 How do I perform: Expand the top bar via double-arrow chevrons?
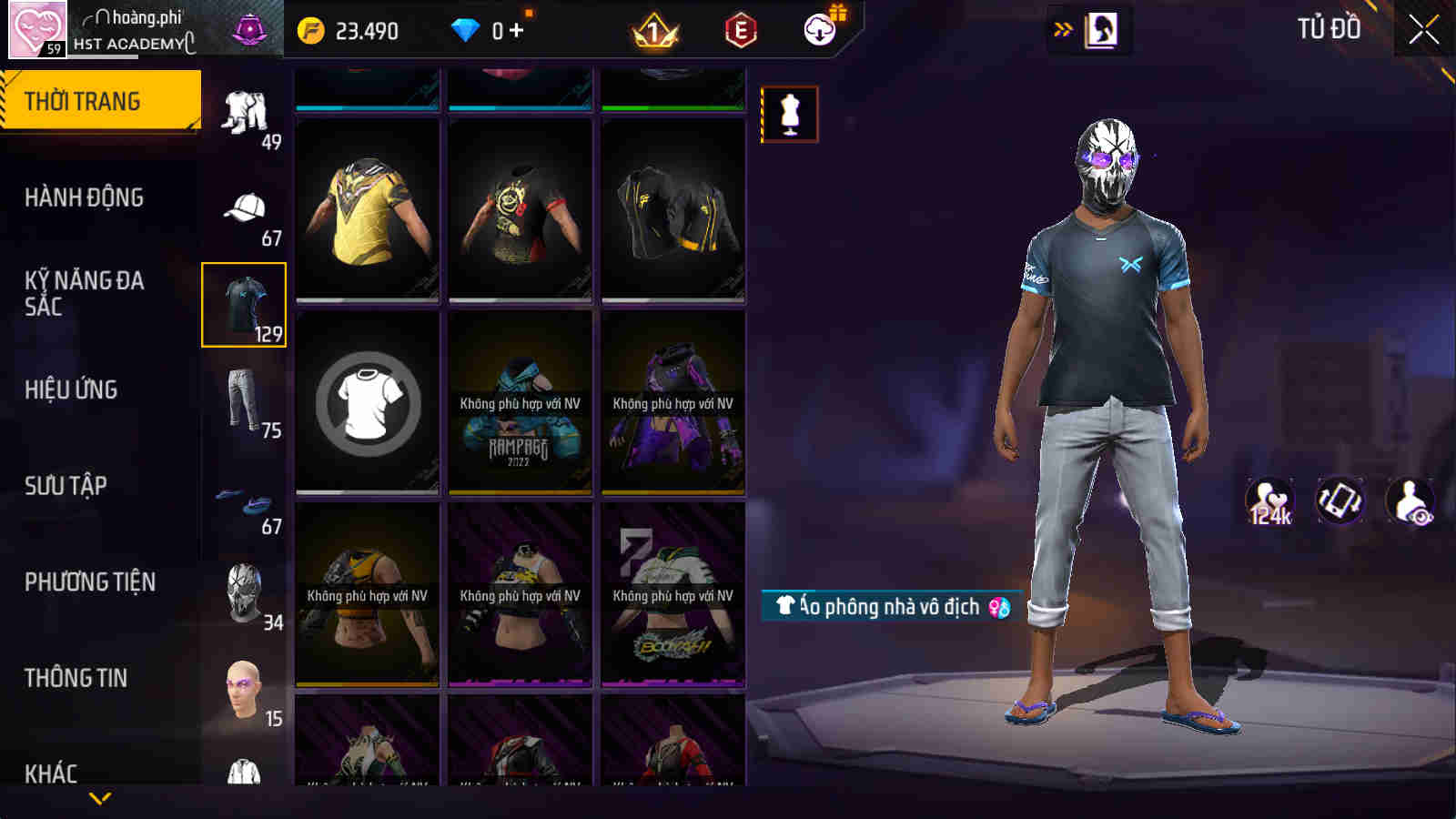(x=1061, y=27)
